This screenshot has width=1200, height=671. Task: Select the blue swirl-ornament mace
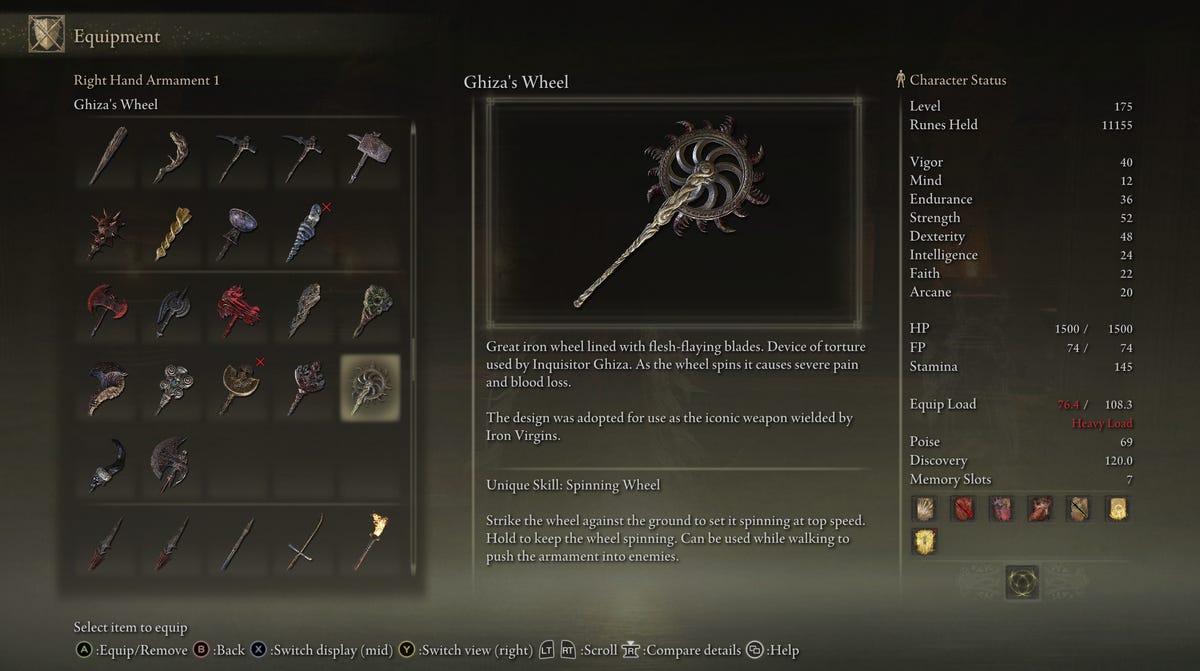173,387
